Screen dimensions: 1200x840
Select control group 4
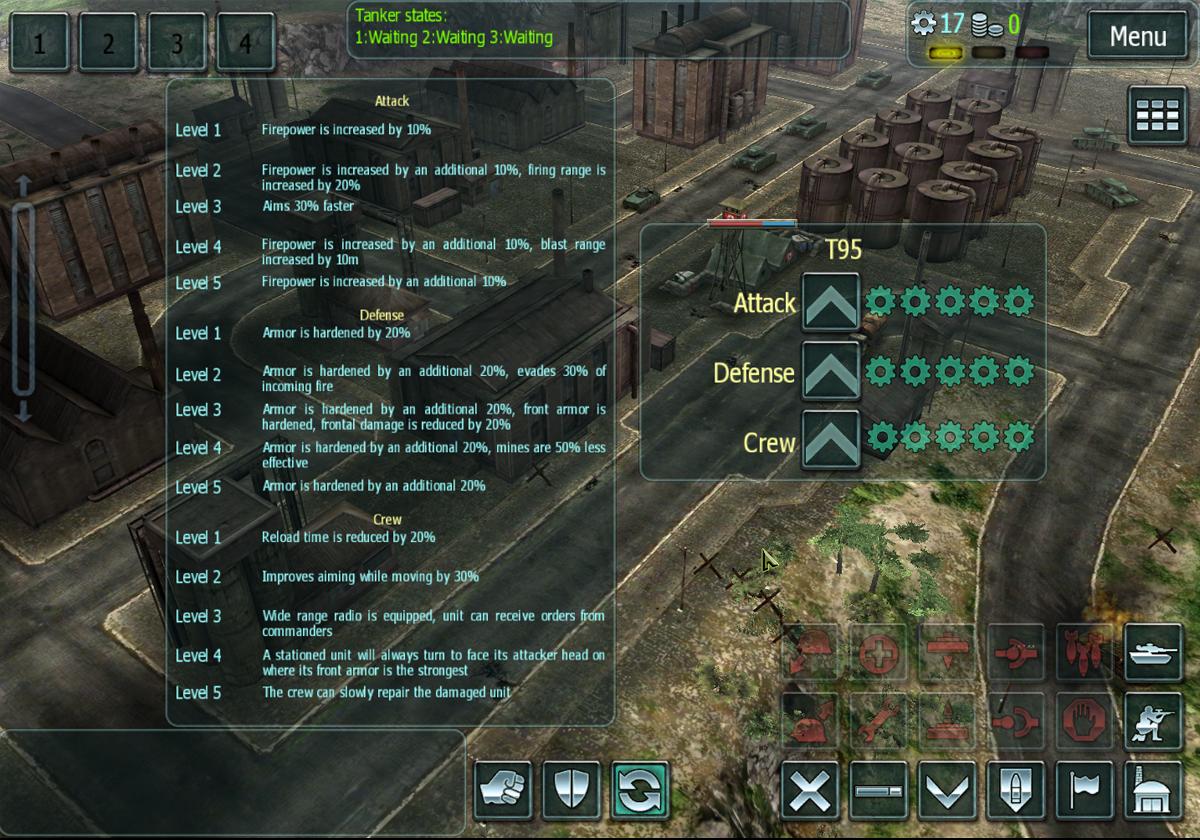(245, 43)
